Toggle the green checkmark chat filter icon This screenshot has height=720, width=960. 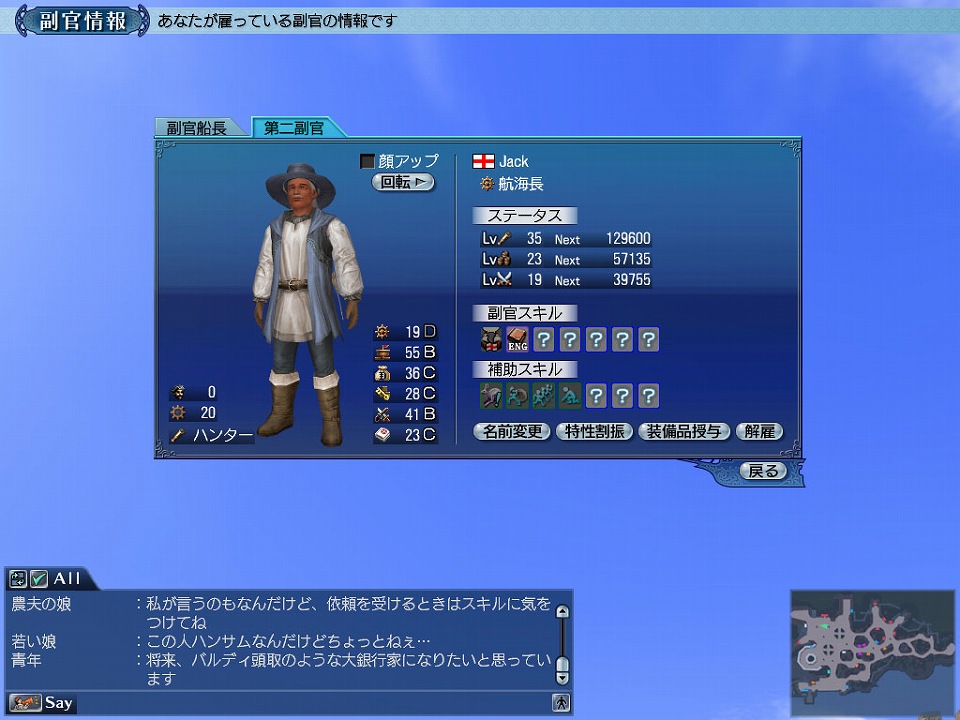pyautogui.click(x=39, y=579)
